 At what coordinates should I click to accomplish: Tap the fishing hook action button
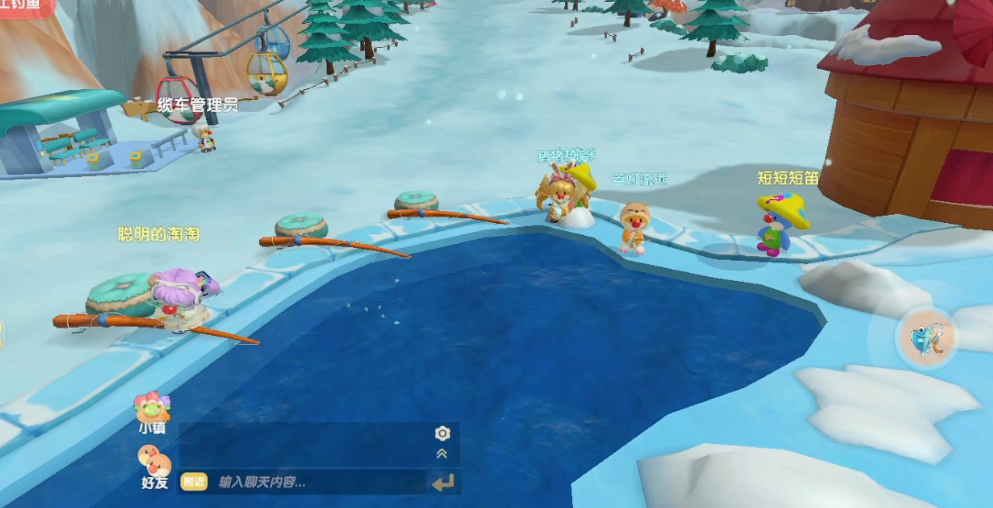click(927, 337)
